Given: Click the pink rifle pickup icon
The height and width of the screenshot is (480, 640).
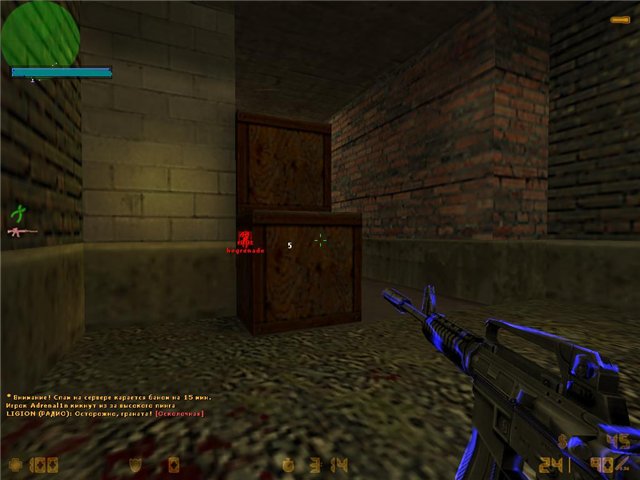Looking at the screenshot, I should 22,232.
